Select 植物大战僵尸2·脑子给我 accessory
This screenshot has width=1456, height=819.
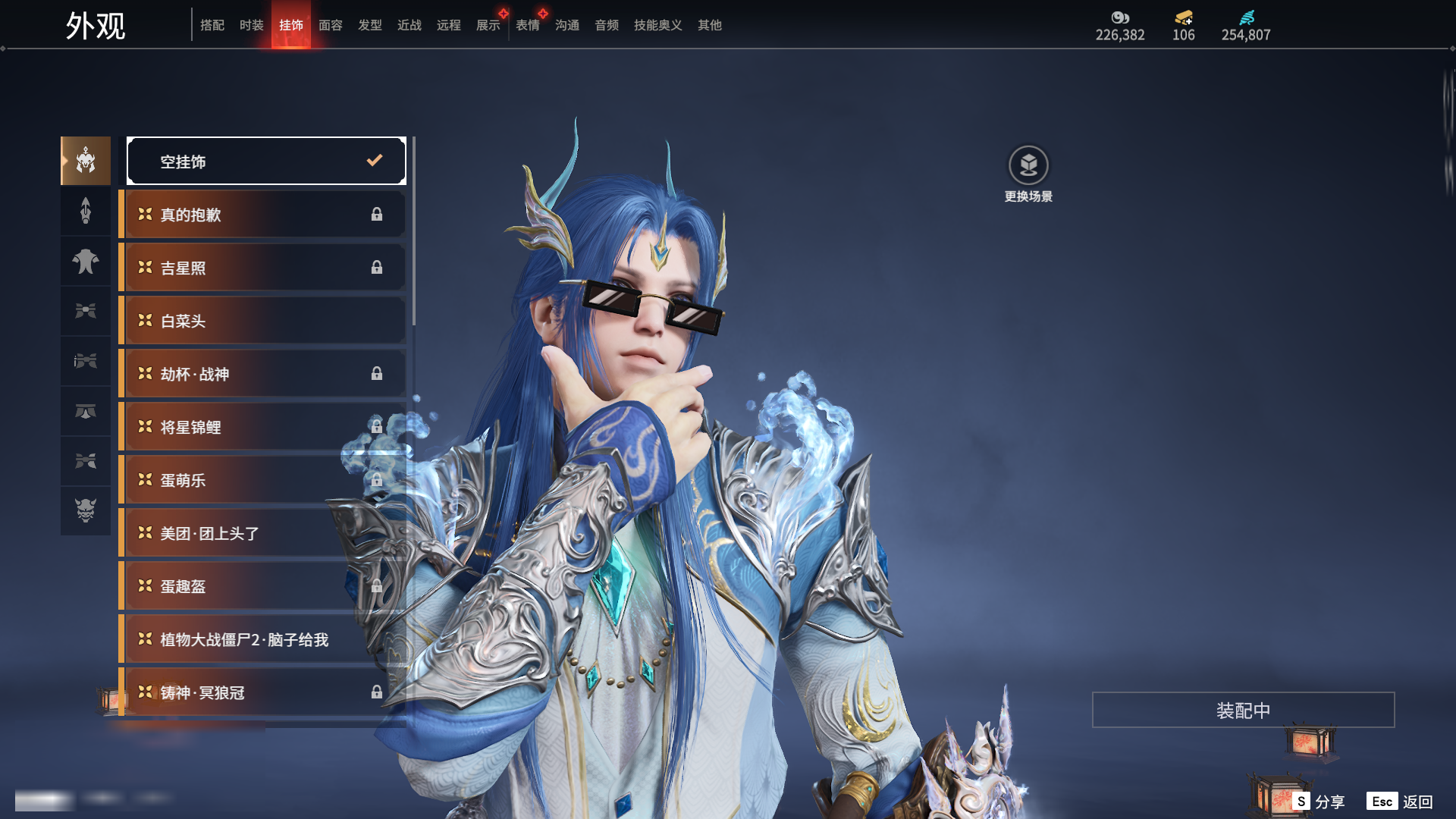click(x=262, y=639)
